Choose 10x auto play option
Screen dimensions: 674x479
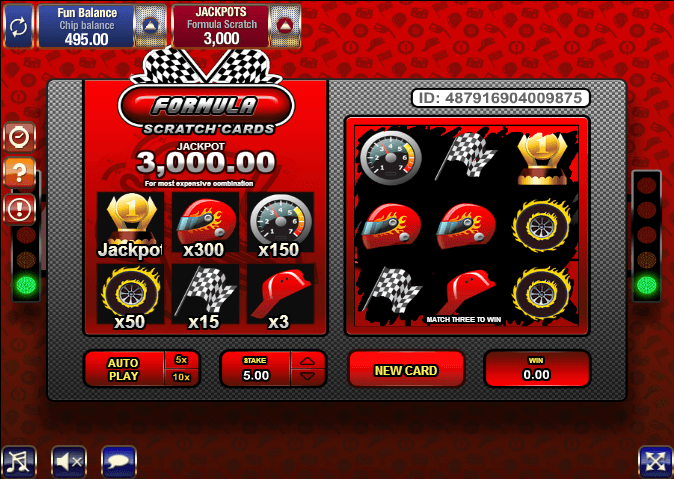click(x=181, y=377)
